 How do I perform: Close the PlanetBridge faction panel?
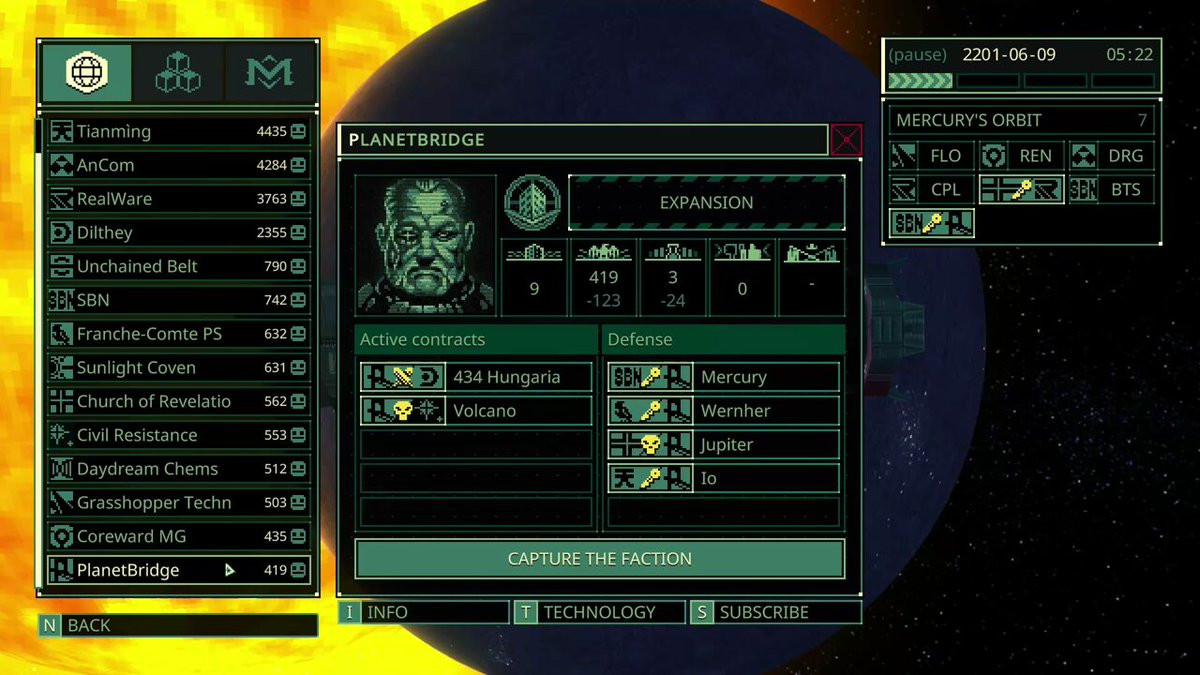coord(846,140)
